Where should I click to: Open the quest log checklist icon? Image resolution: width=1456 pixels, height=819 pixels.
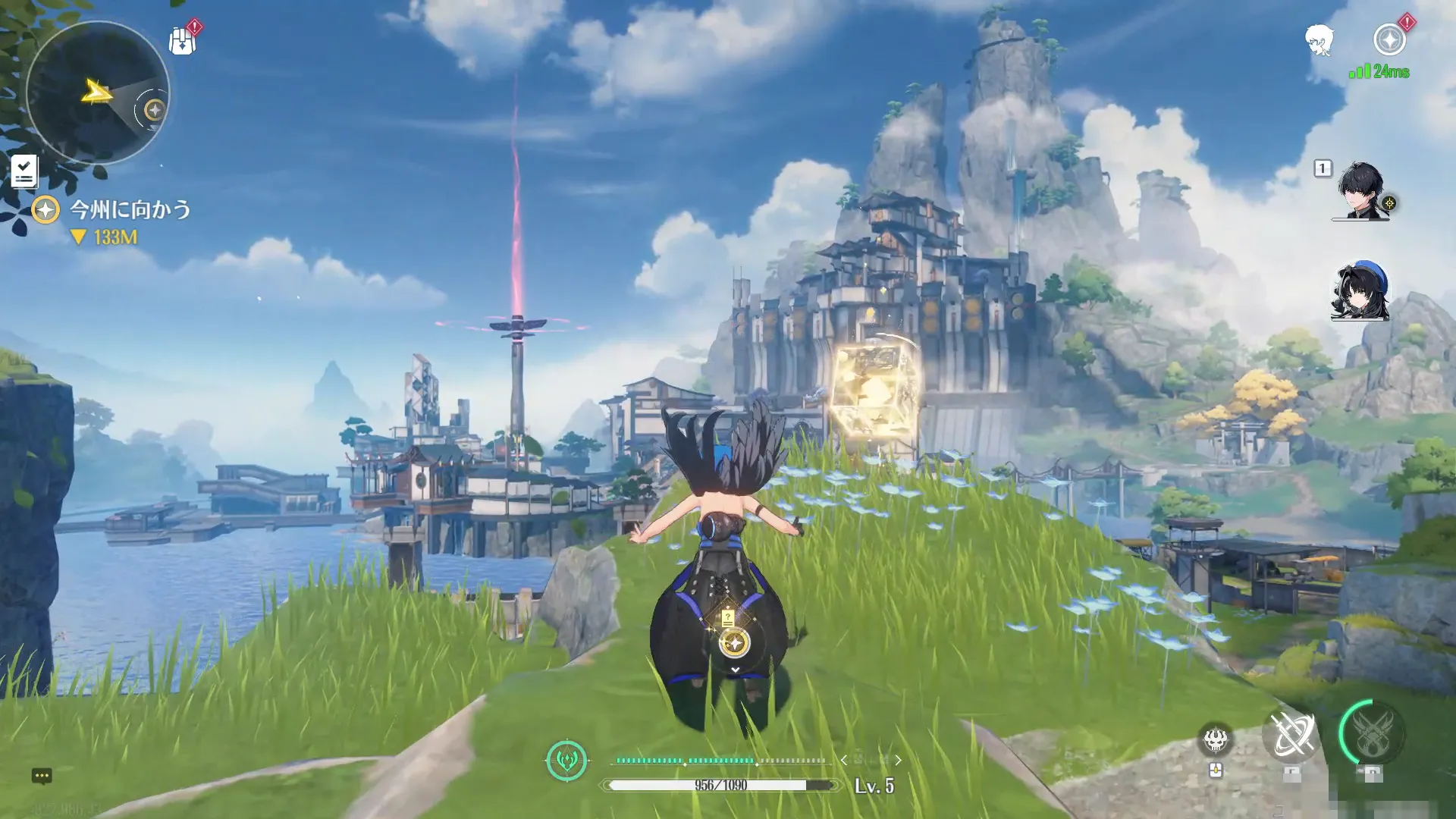(24, 171)
